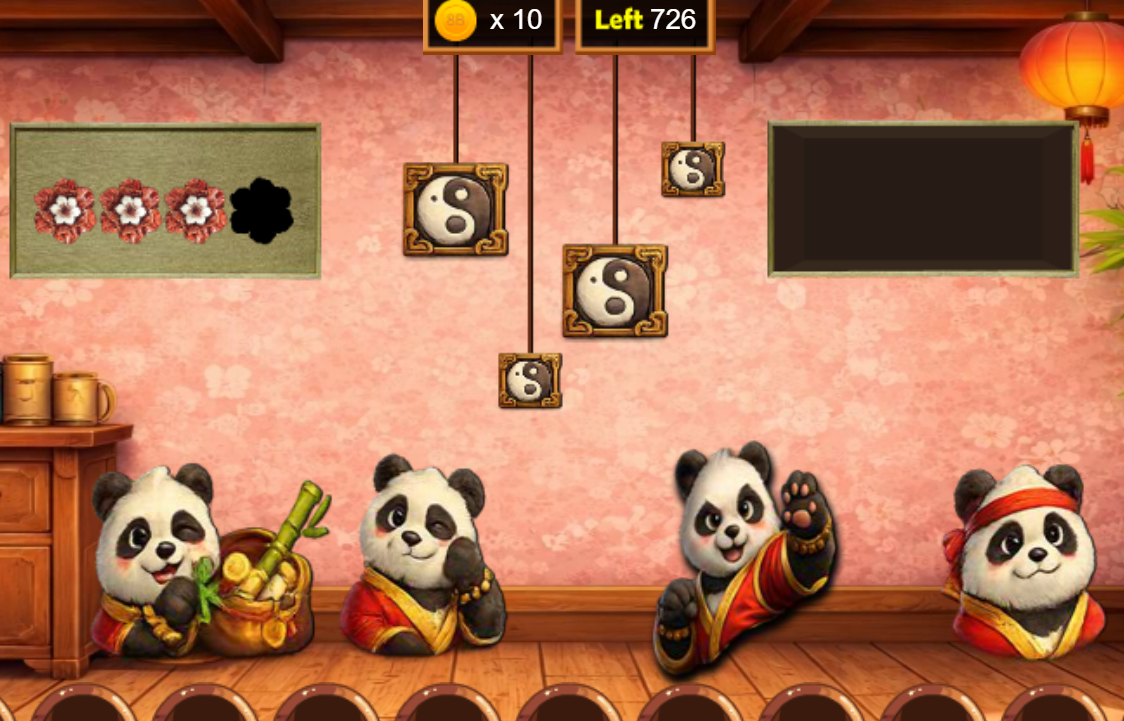The width and height of the screenshot is (1124, 721).
Task: Choose the small yin-yang plaque beside the dark panel
Action: click(692, 169)
